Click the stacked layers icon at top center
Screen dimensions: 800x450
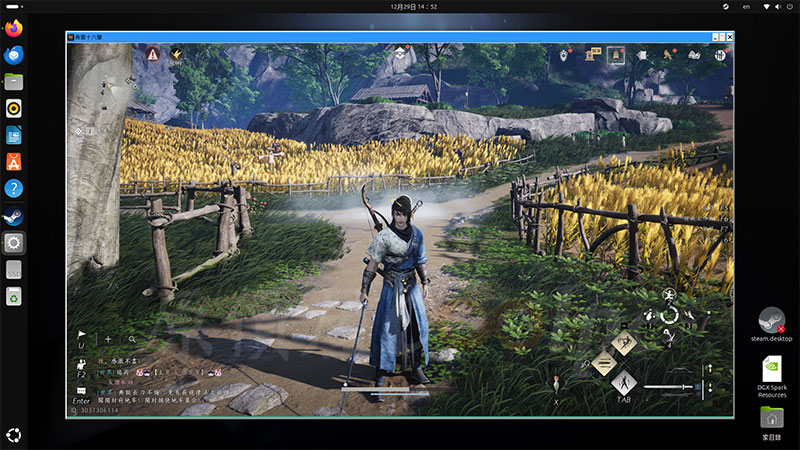399,55
